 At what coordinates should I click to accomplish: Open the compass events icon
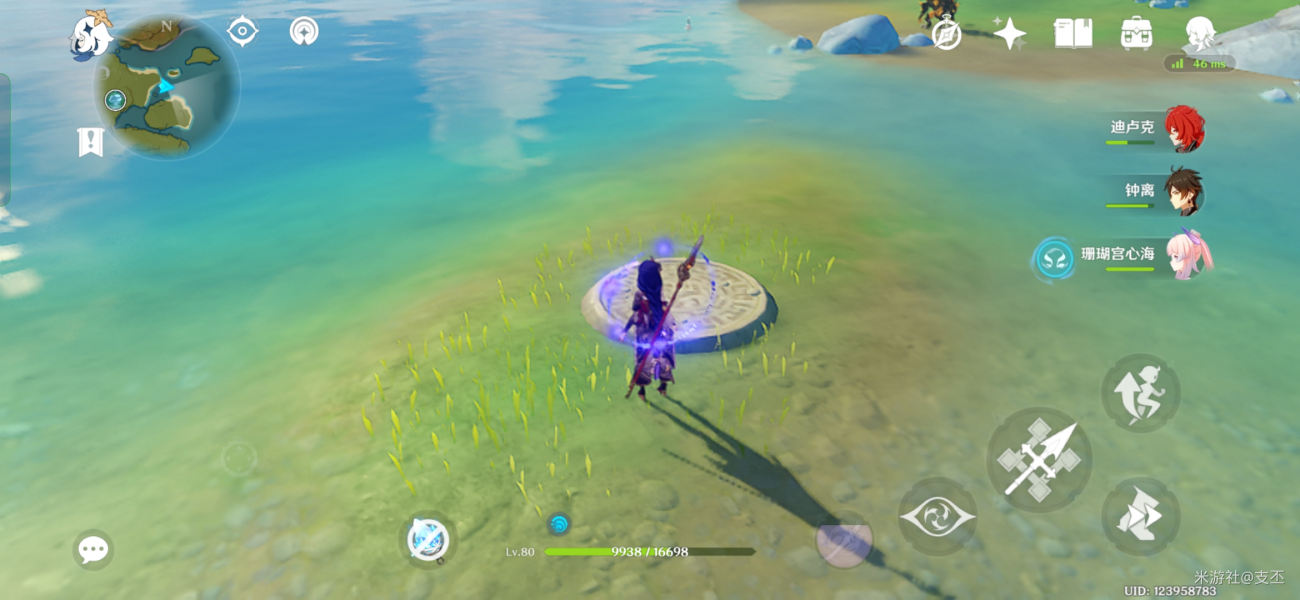point(946,35)
